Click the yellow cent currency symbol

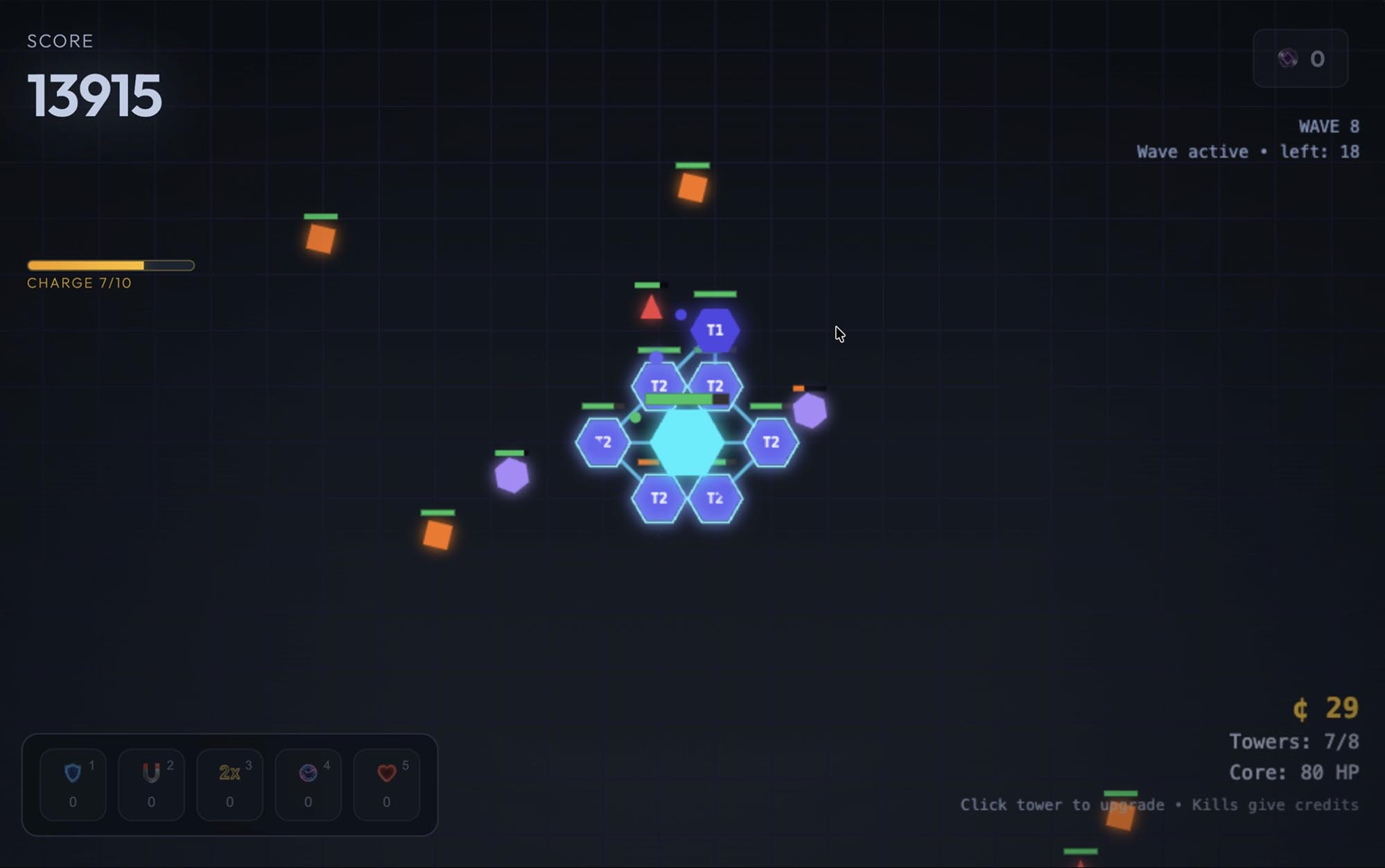point(1302,709)
